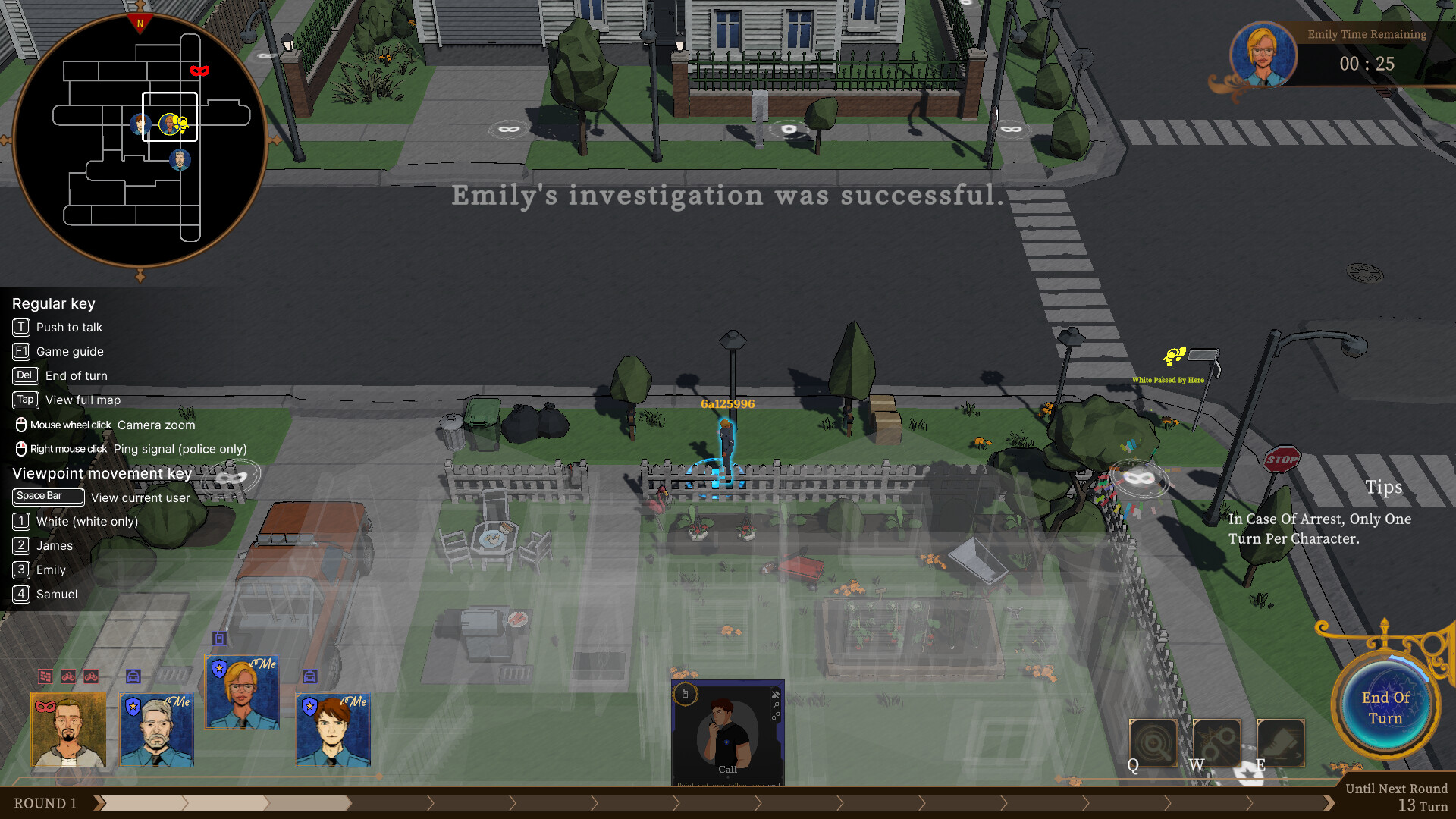The height and width of the screenshot is (819, 1456).
Task: Click the Me view toggle on Emily's portrait
Action: pos(266,665)
